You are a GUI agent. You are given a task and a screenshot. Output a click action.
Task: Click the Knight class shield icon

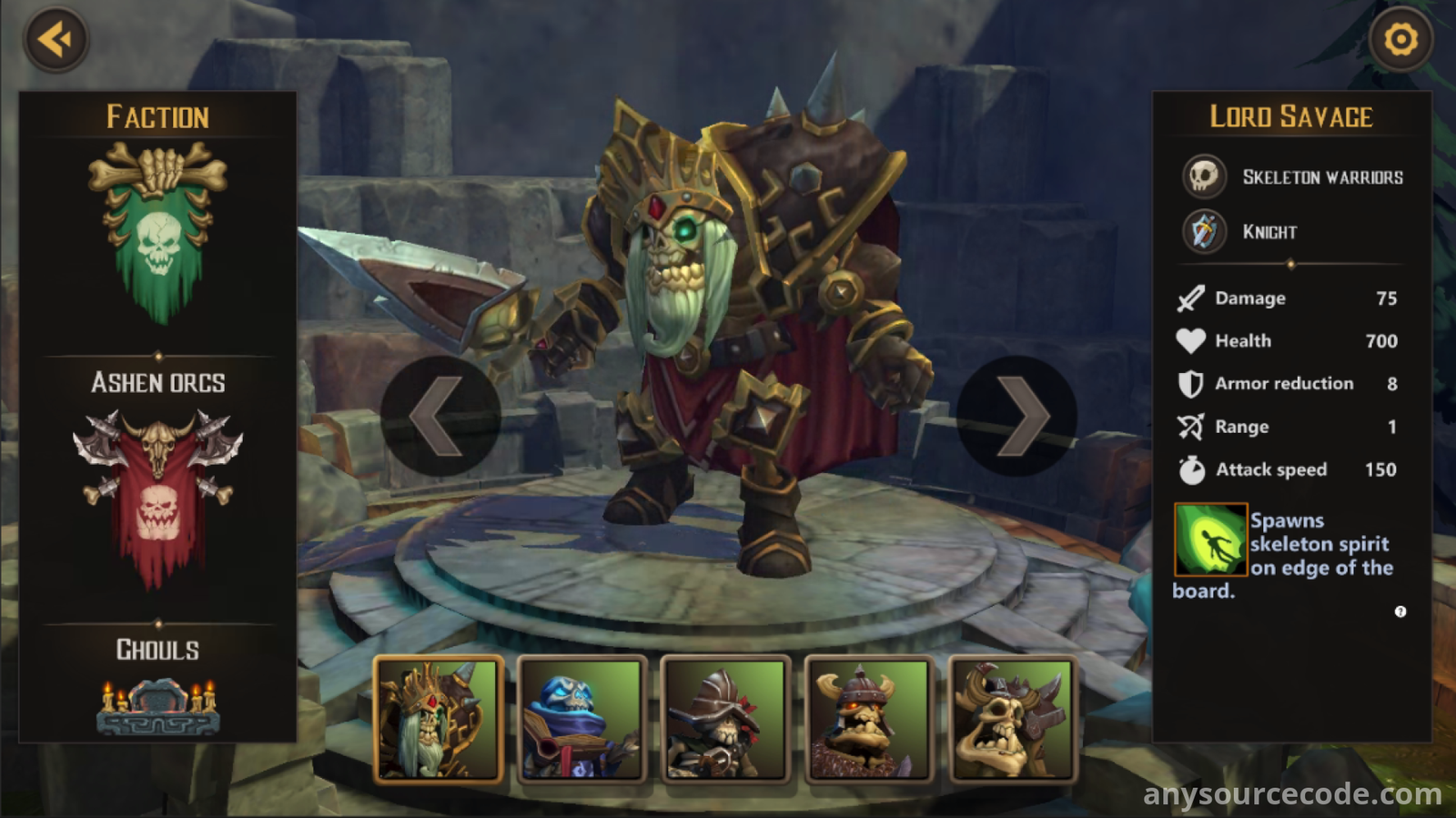pos(1204,231)
